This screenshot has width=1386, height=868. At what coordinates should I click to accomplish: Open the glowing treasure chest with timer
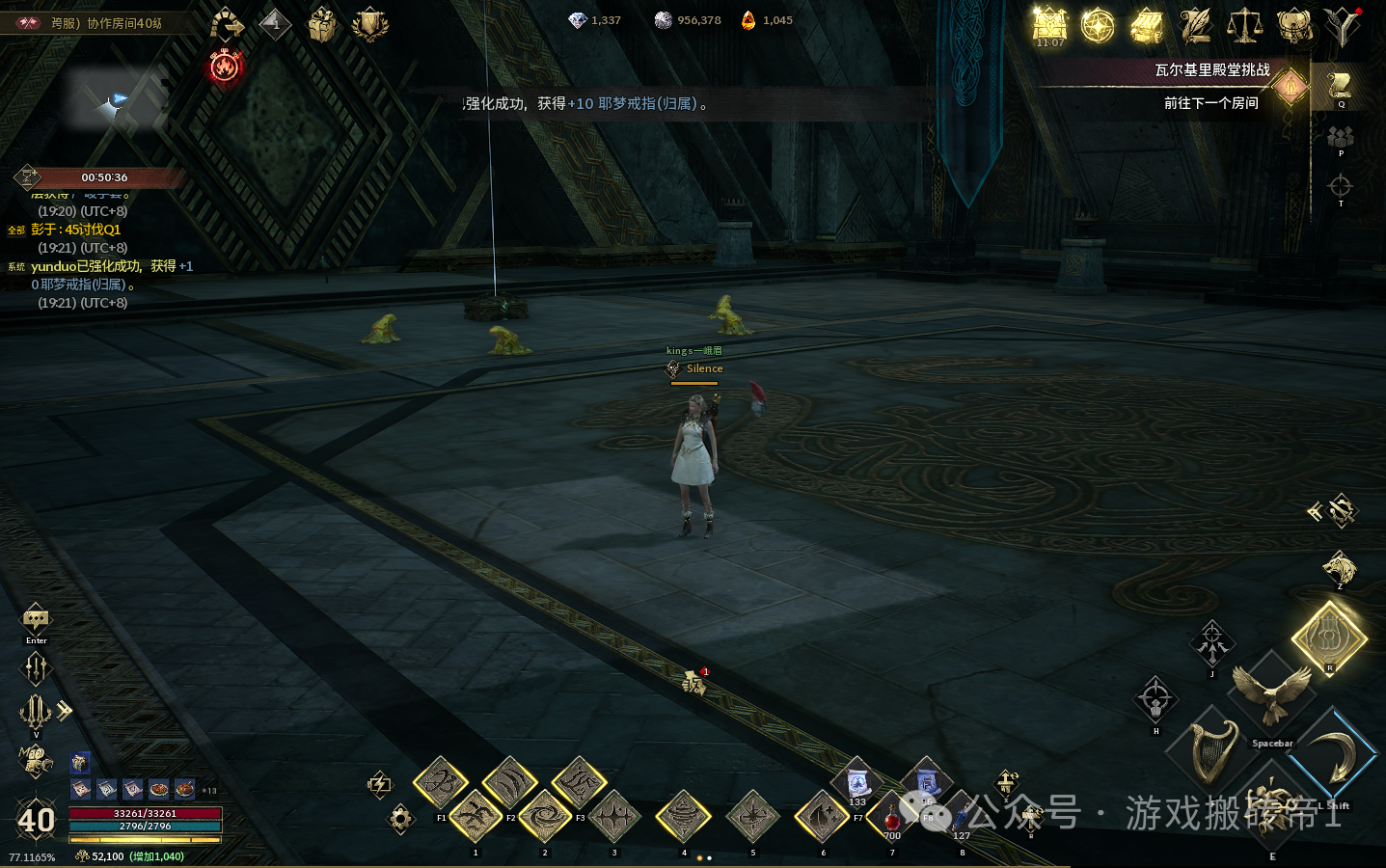pyautogui.click(x=1050, y=26)
